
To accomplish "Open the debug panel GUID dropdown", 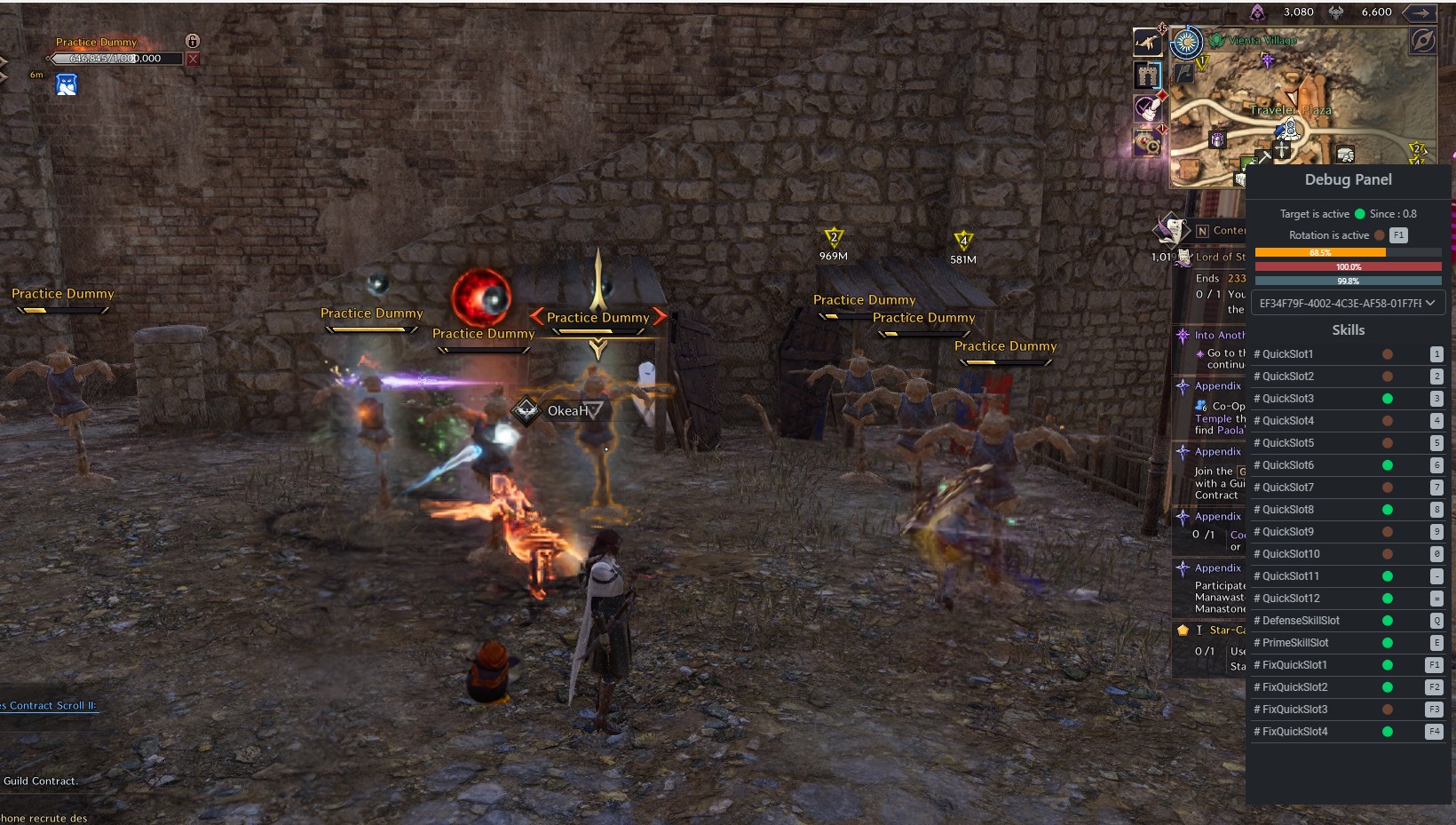I will [1348, 303].
